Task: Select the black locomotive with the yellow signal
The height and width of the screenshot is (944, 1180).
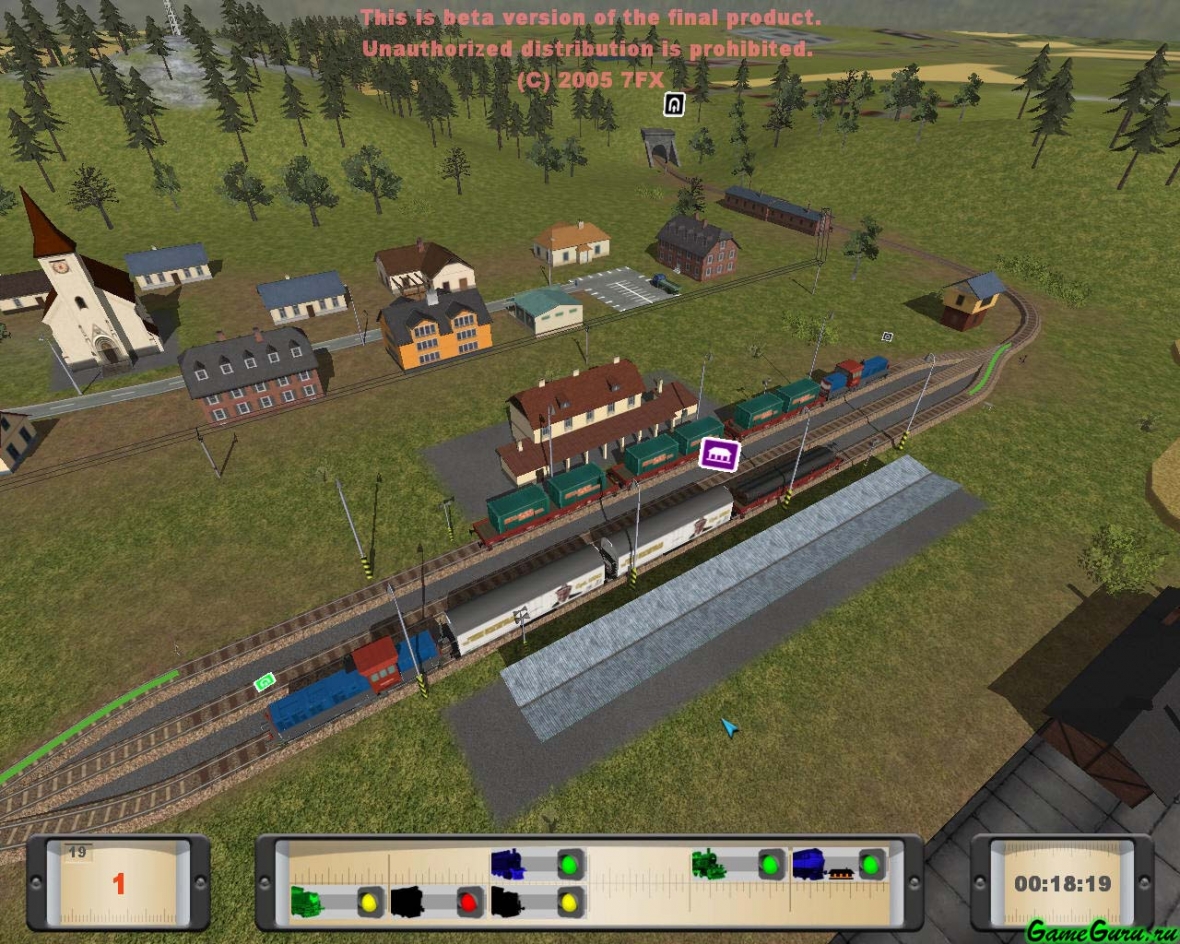Action: coord(507,902)
